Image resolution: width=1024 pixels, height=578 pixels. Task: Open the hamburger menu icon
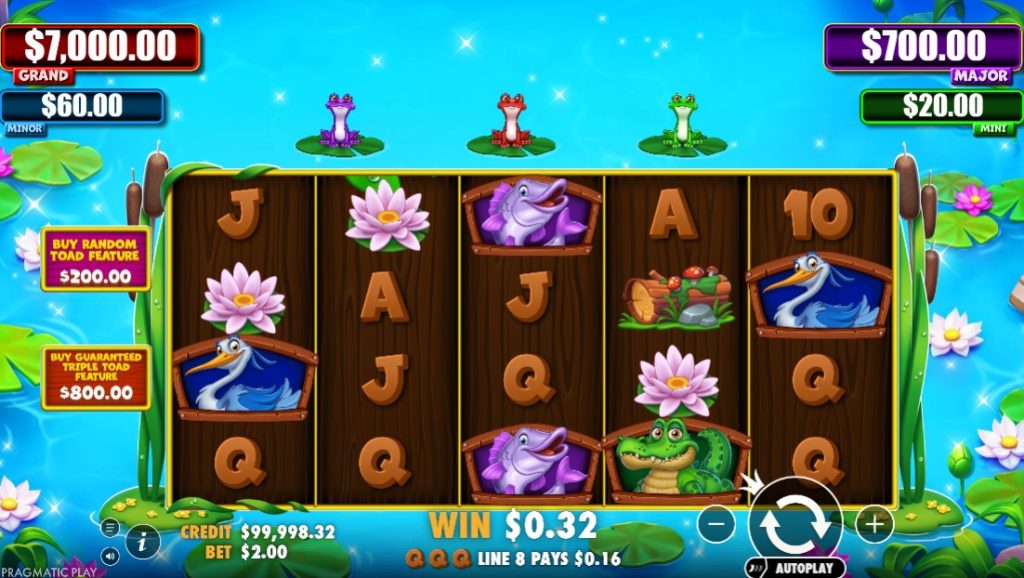[x=110, y=527]
